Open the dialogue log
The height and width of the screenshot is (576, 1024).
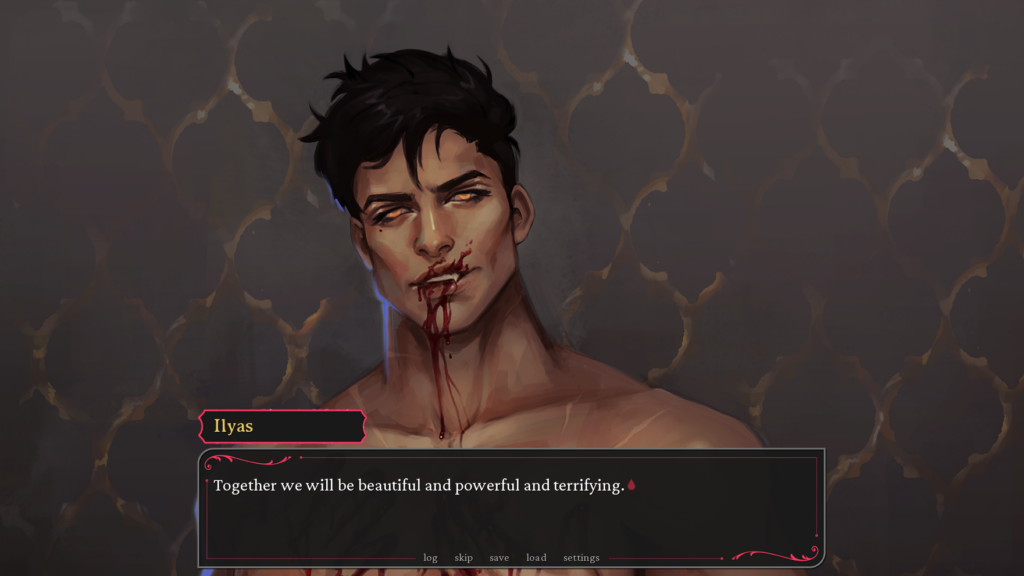[430, 558]
